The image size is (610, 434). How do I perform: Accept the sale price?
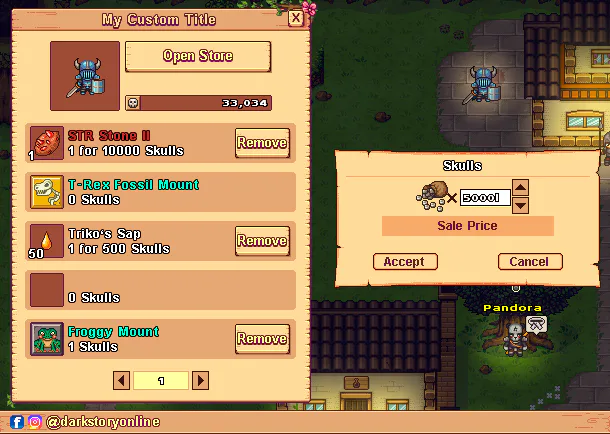[x=404, y=262]
